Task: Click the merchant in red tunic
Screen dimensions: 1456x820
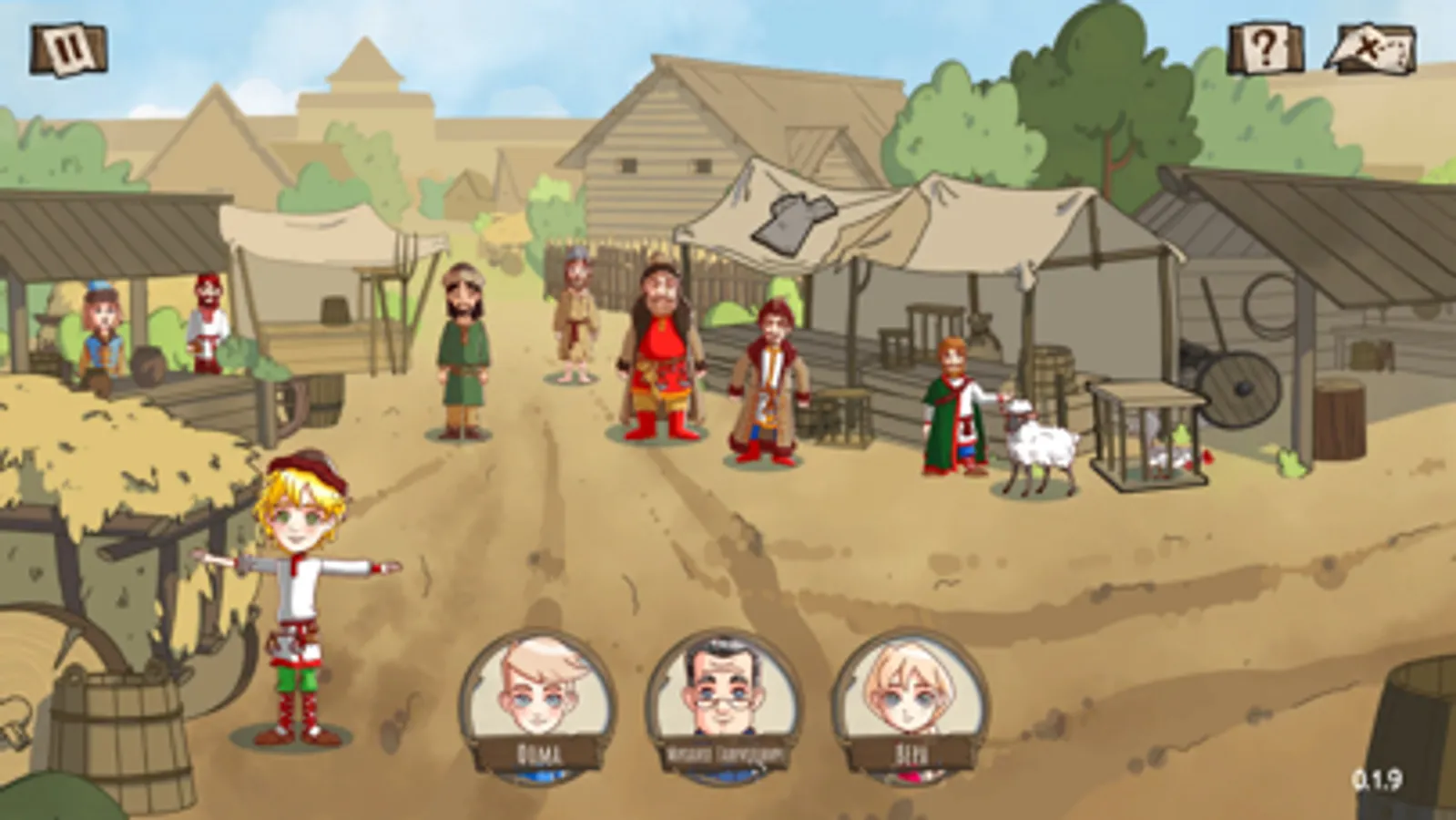Action: [x=660, y=355]
